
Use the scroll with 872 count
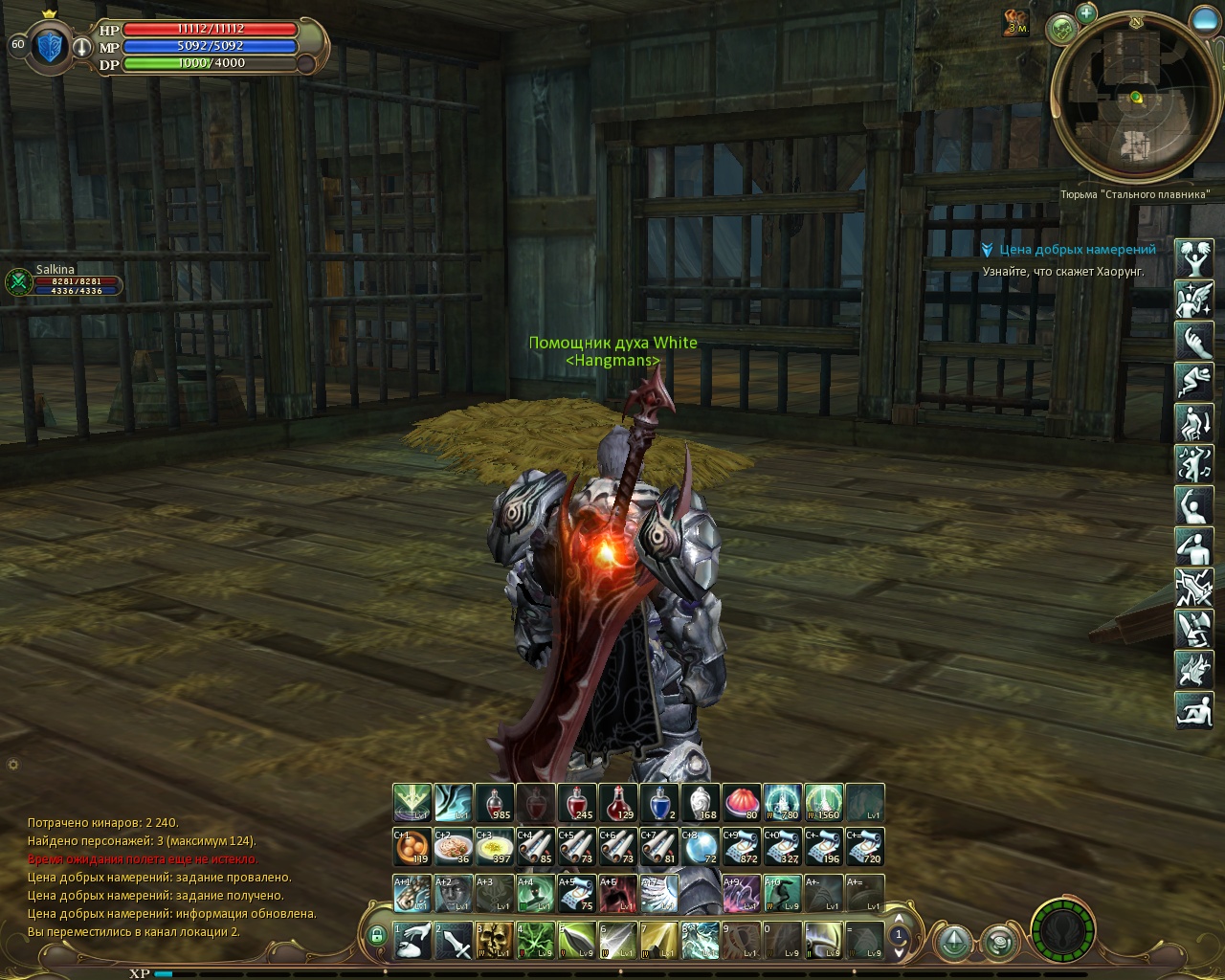[741, 847]
